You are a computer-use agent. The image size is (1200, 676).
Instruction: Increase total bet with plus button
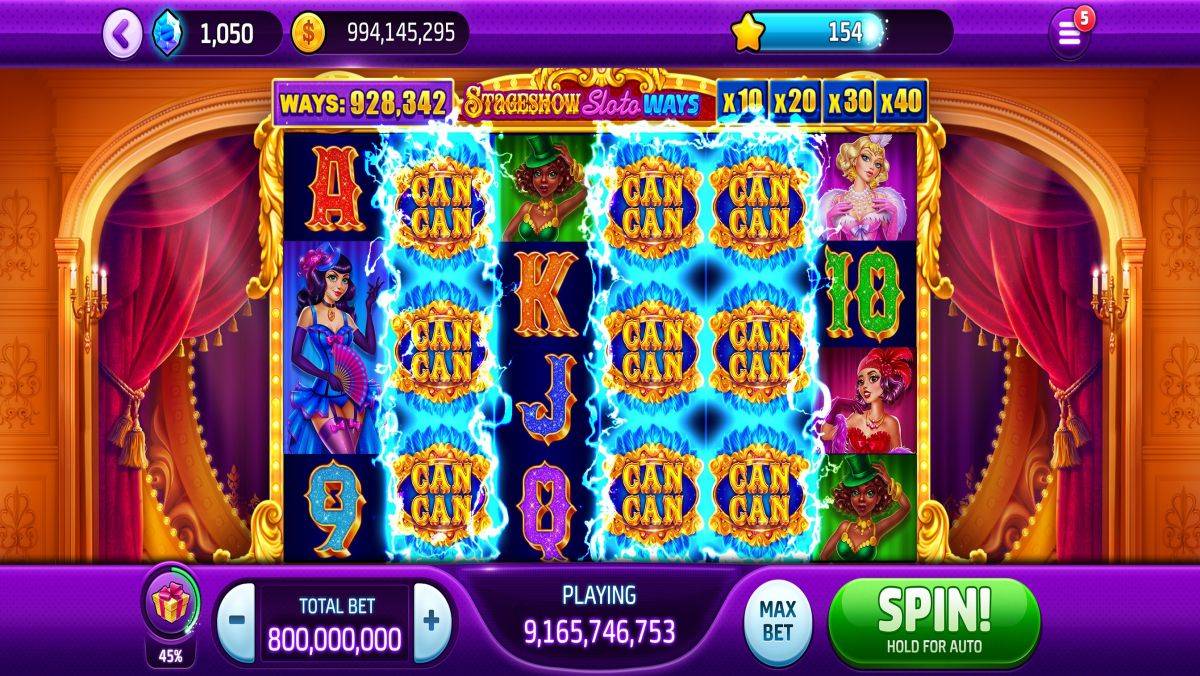coord(431,620)
